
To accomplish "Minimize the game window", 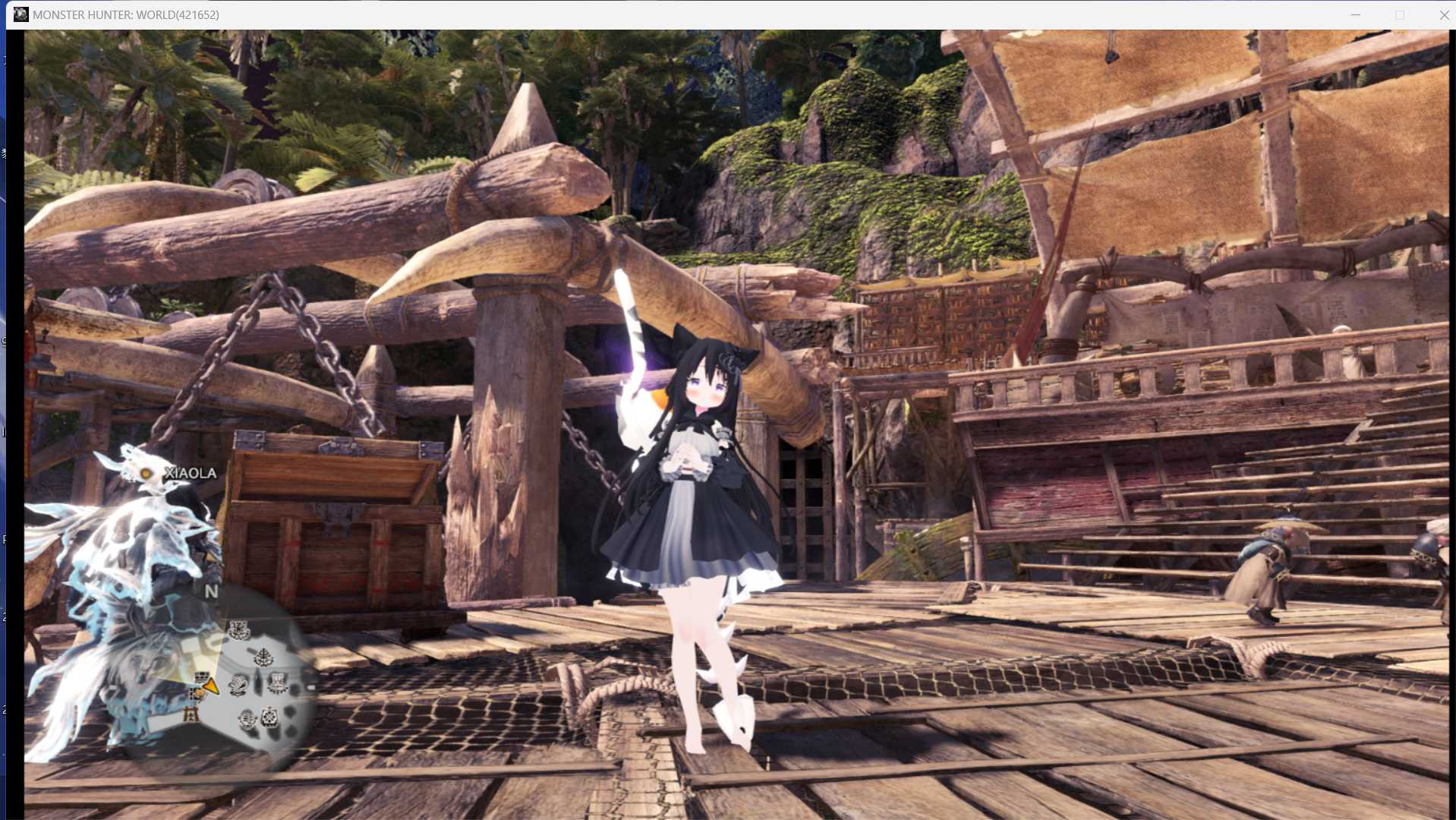I will (x=1356, y=15).
